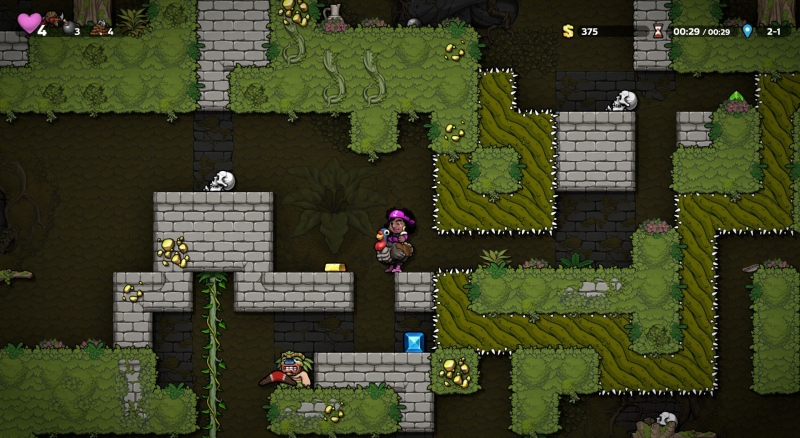Viewport: 800px width, 438px height.
Task: Select the bomb item icon
Action: click(68, 29)
